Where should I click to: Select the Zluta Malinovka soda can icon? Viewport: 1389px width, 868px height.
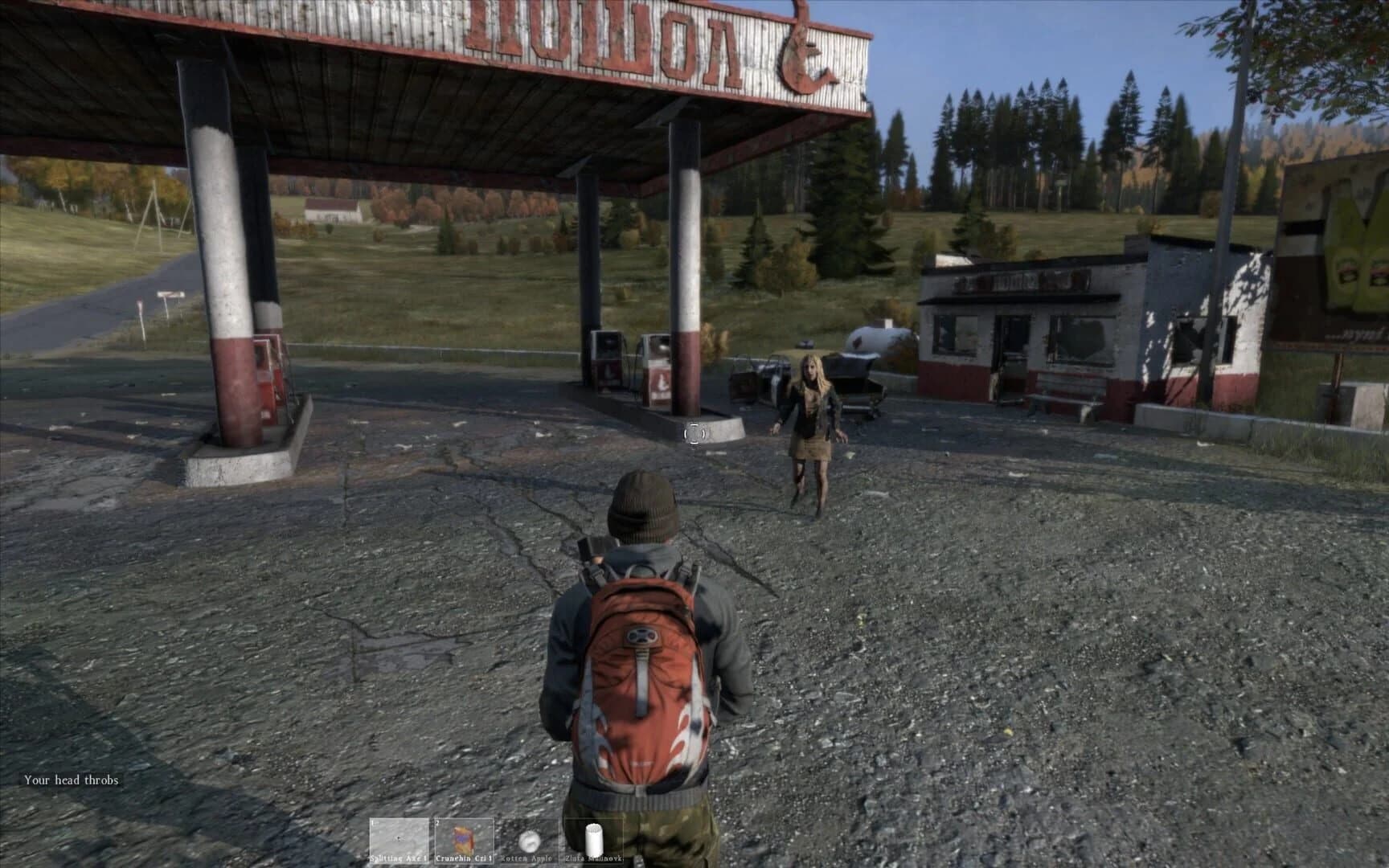(x=594, y=837)
